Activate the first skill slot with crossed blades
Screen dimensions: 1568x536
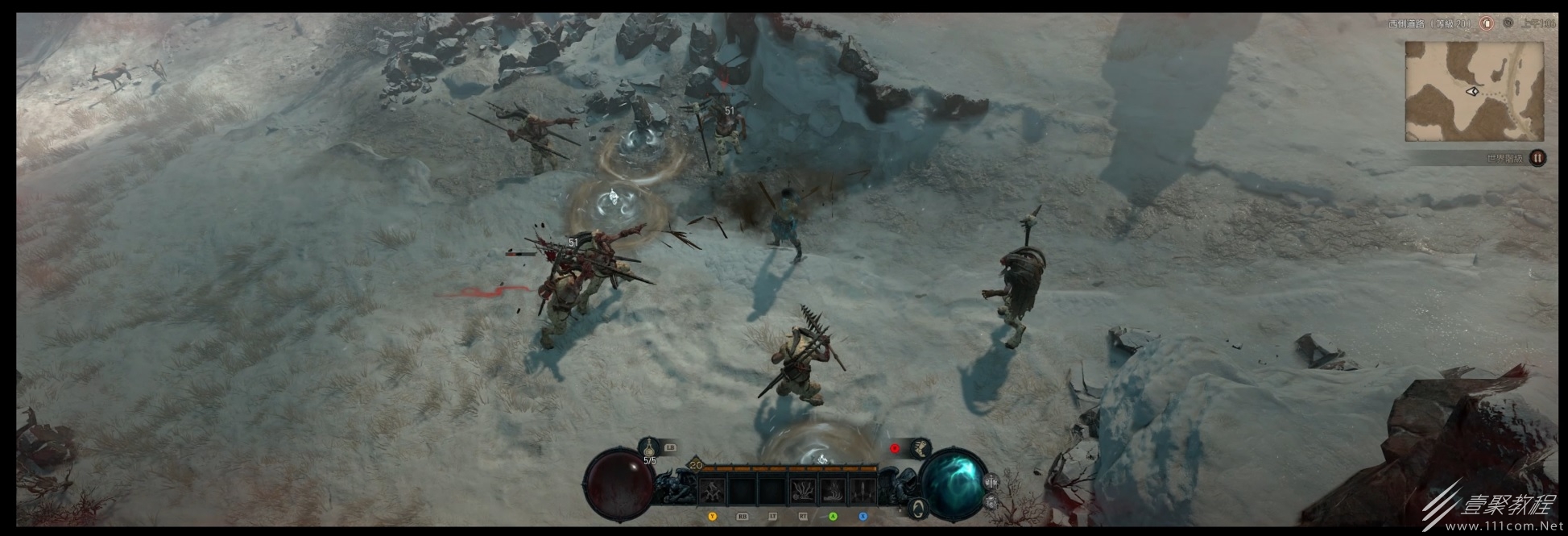click(x=713, y=490)
